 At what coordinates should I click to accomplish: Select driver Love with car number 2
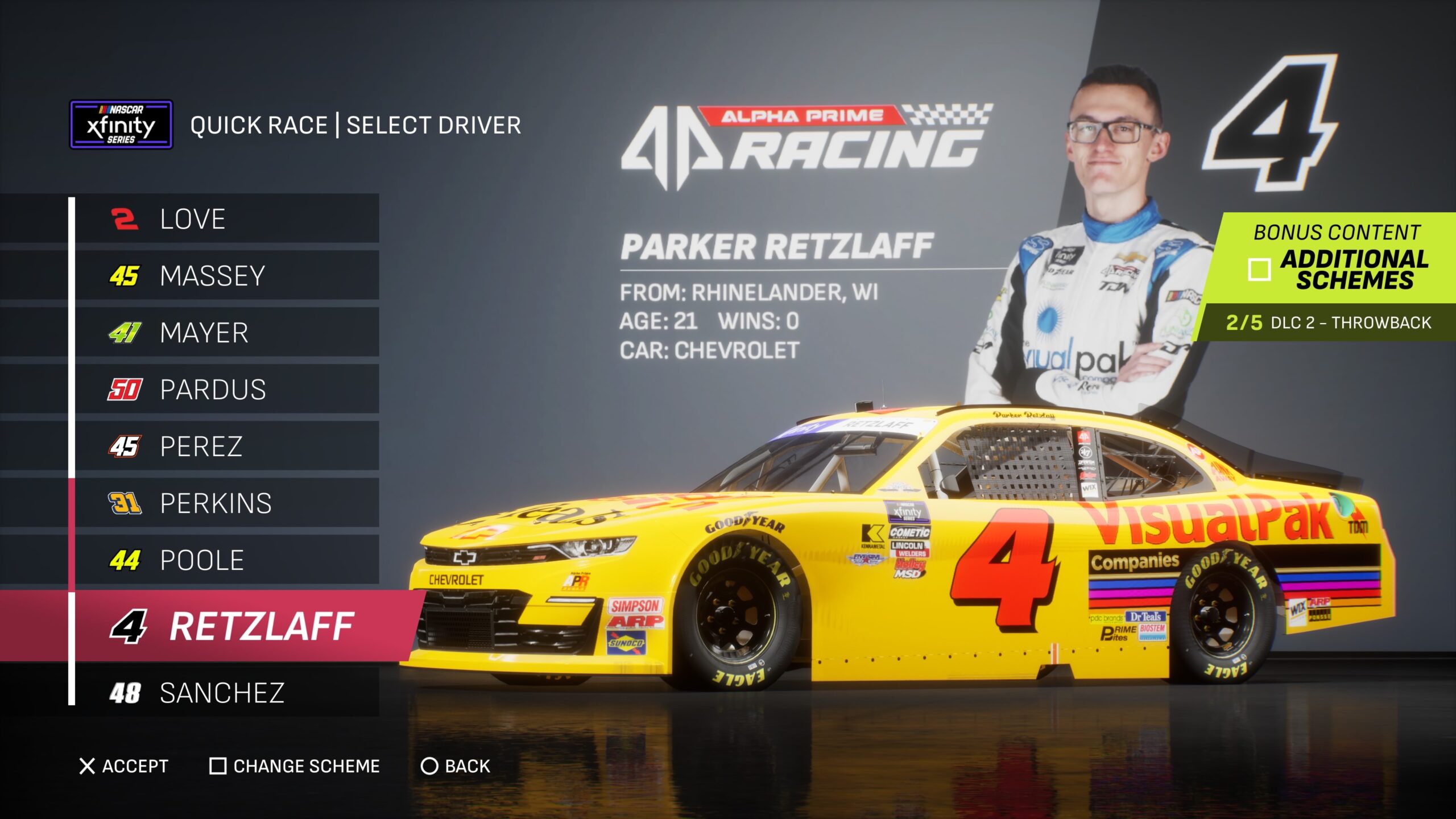(x=226, y=219)
